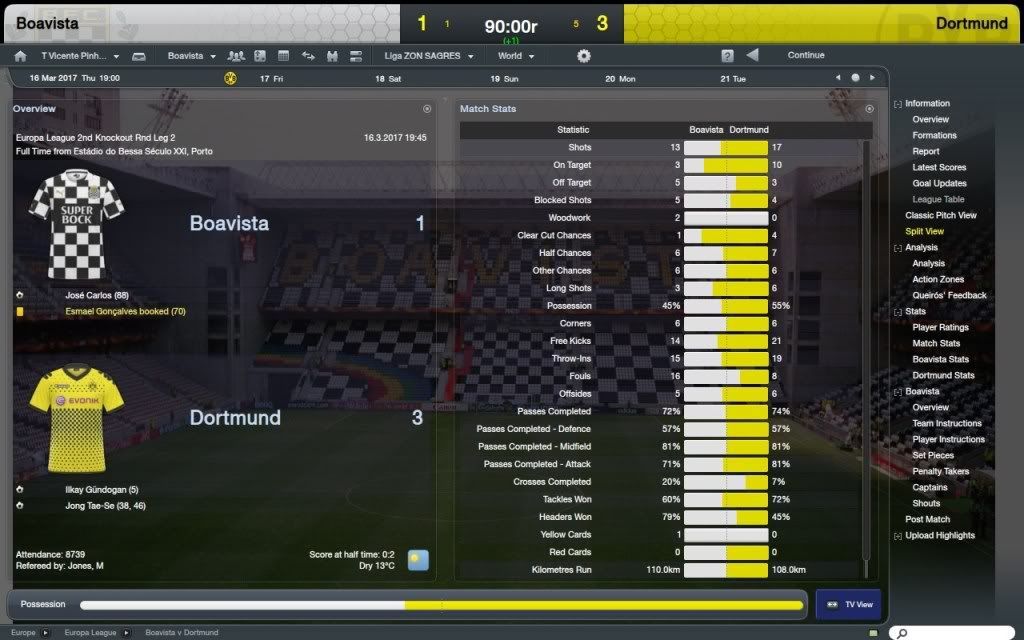Open the home screen icon
This screenshot has height=640, width=1024.
point(20,57)
